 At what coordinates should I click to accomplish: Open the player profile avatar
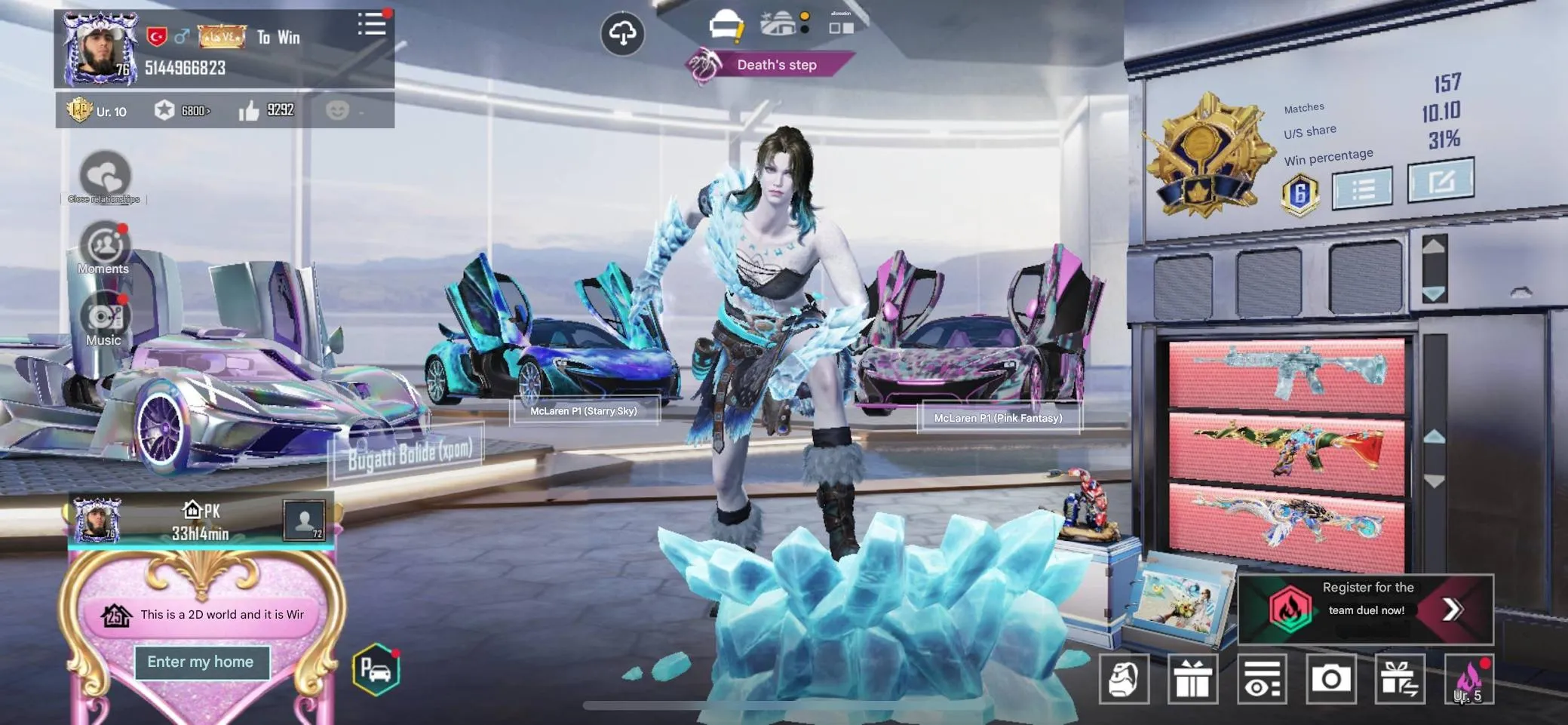100,48
